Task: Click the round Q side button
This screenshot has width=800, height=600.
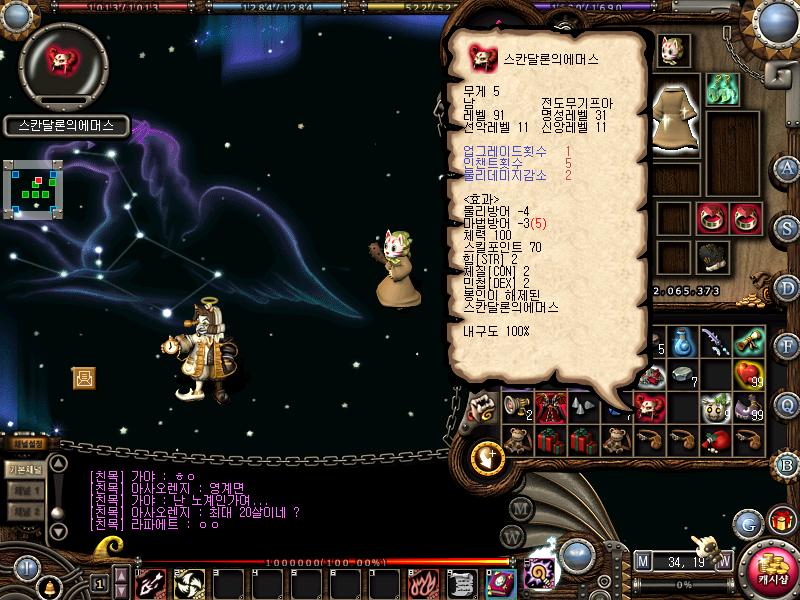Action: tap(788, 404)
